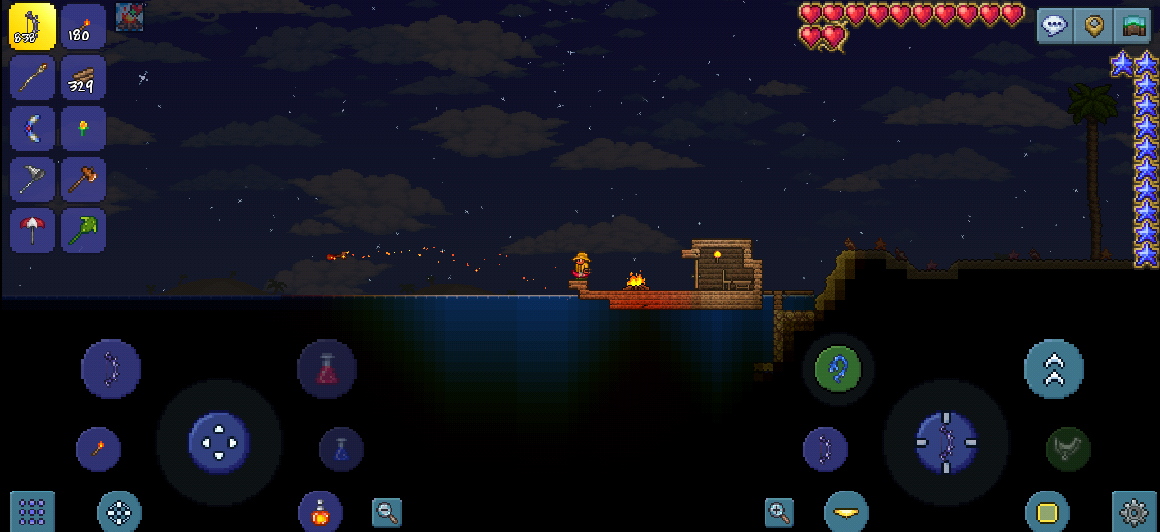Tap the grappling hook button
This screenshot has width=1160, height=532.
(838, 369)
